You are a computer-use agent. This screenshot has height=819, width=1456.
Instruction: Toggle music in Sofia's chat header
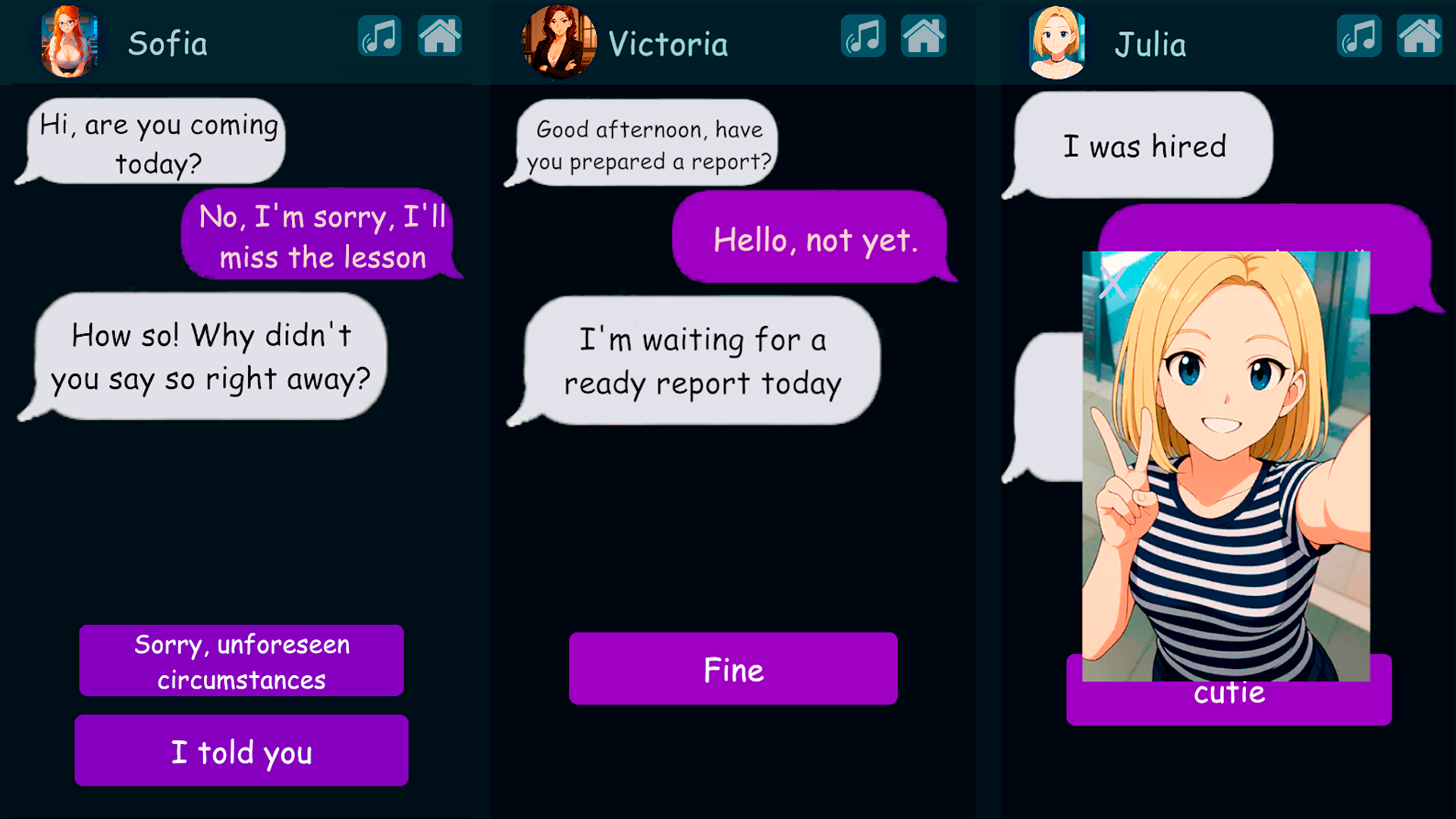[379, 36]
